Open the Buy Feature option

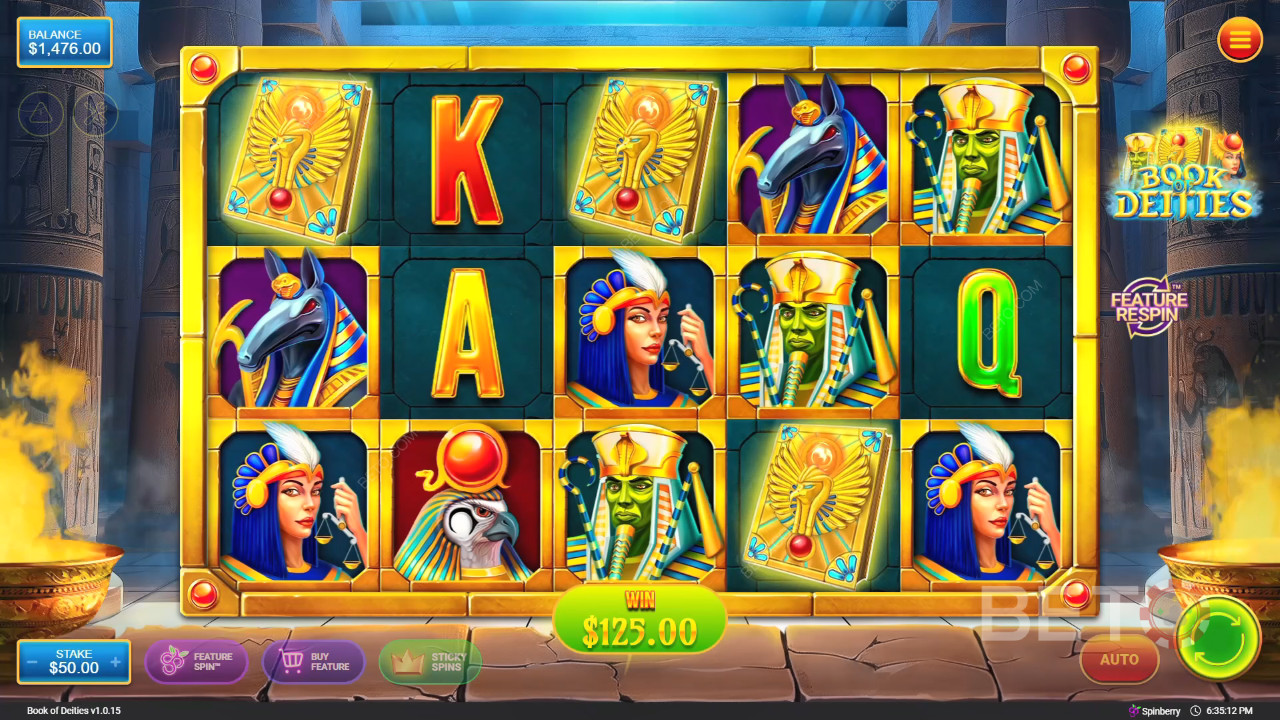point(314,662)
